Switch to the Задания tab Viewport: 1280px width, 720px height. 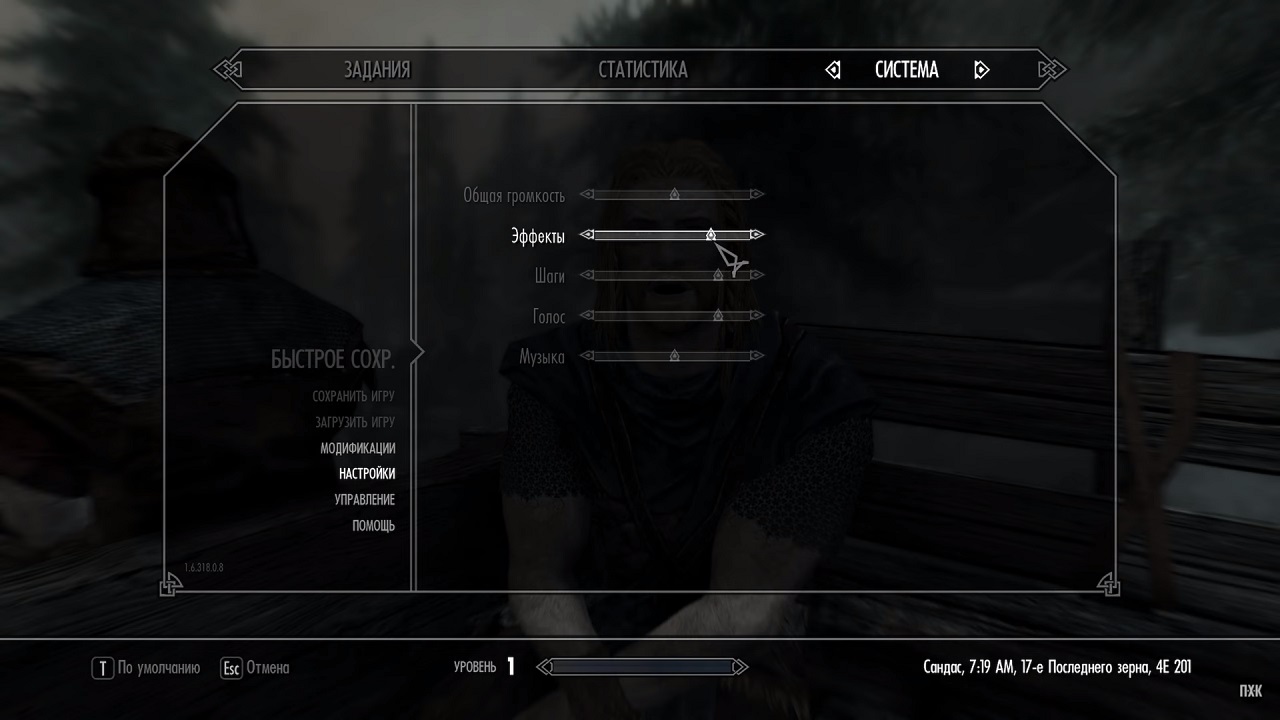click(377, 70)
